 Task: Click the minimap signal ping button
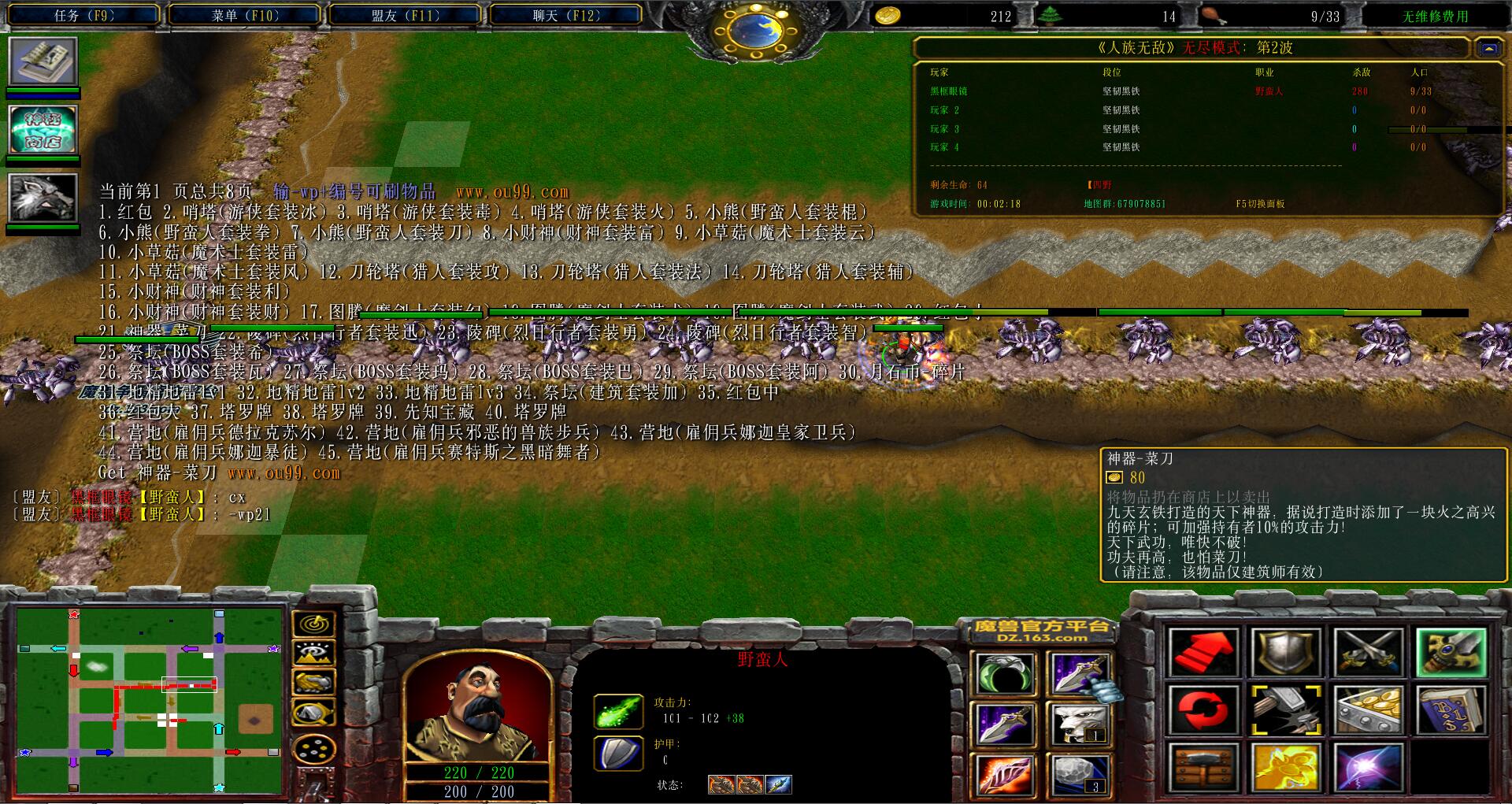pos(314,624)
